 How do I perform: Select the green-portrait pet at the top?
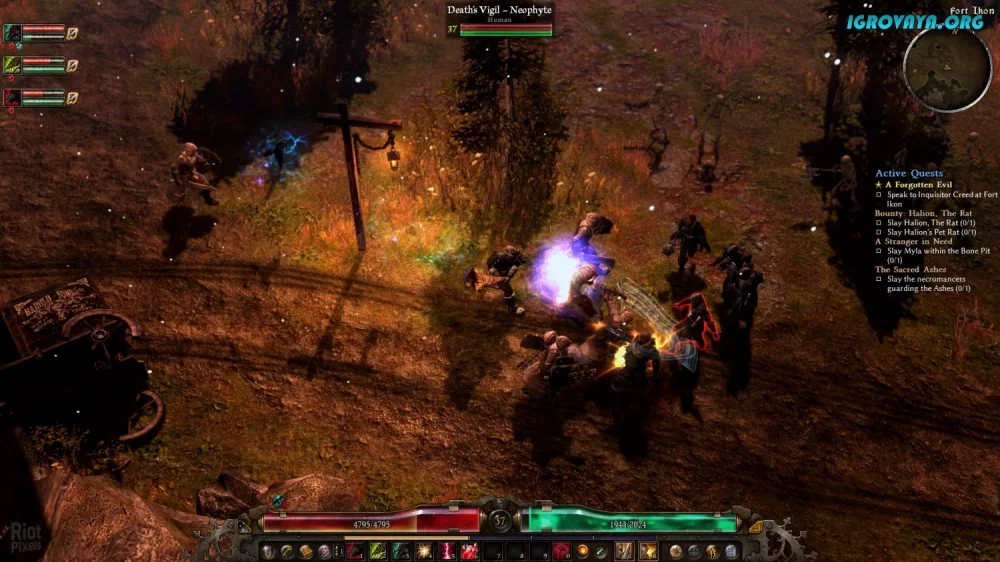point(13,33)
